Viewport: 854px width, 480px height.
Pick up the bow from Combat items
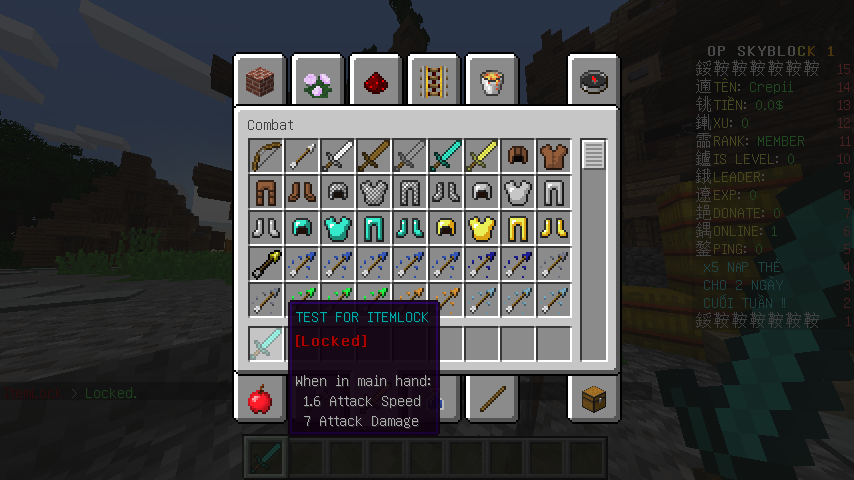pos(266,156)
